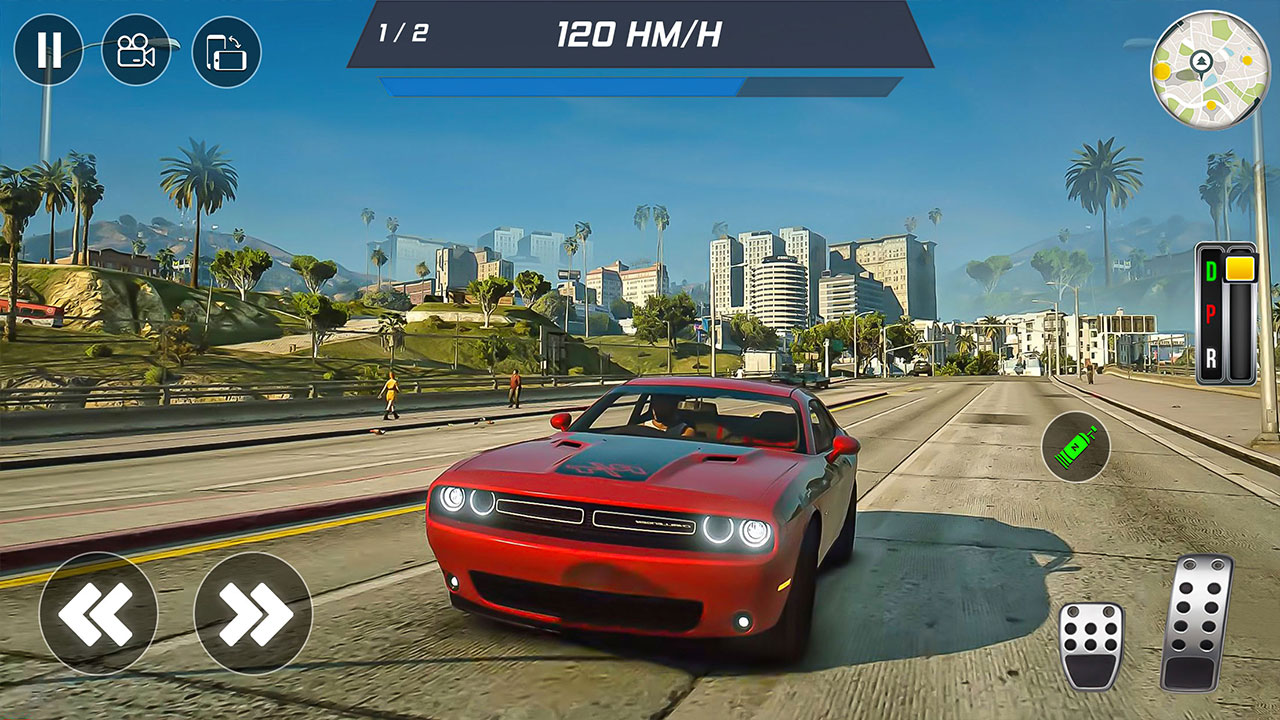Tap the race progress bar
The image size is (1280, 720).
tap(640, 85)
